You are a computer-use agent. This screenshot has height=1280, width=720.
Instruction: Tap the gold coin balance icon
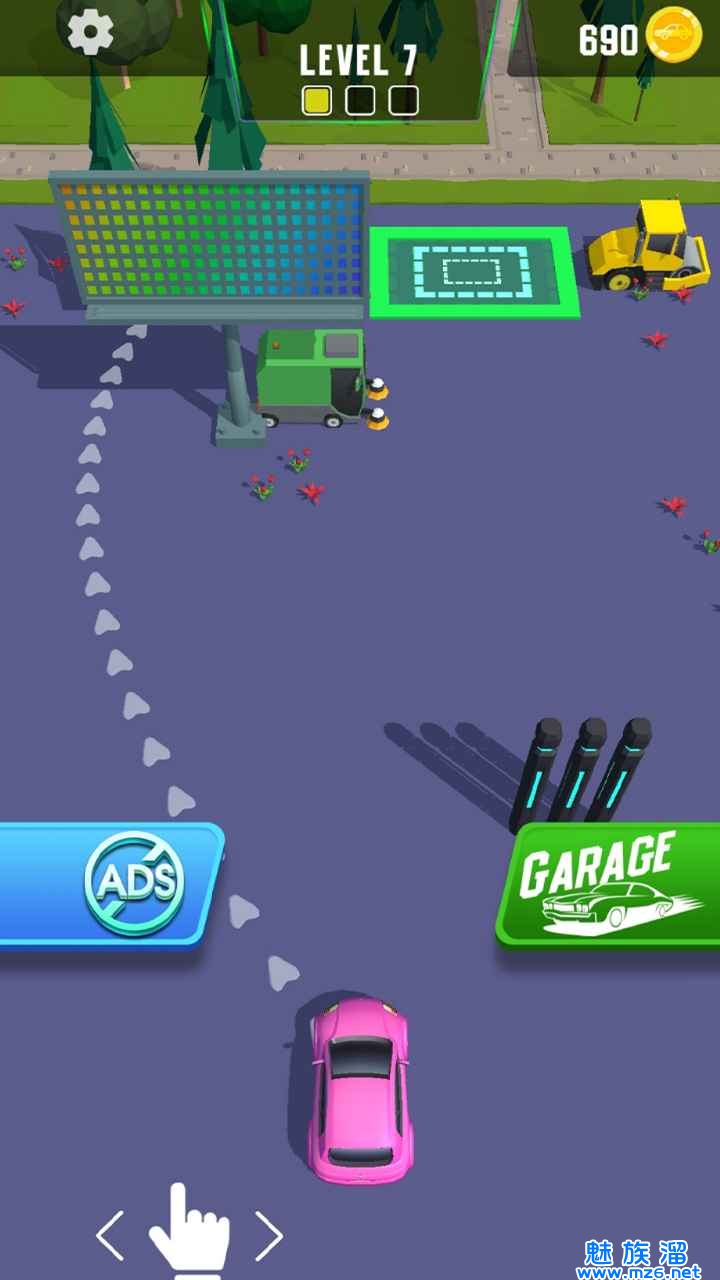tap(674, 36)
